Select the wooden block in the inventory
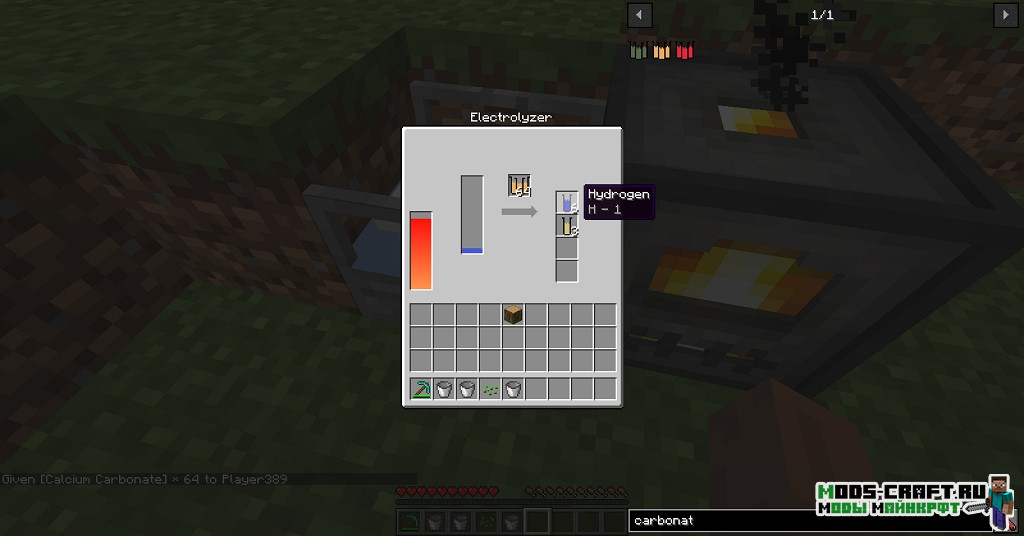 click(x=513, y=315)
